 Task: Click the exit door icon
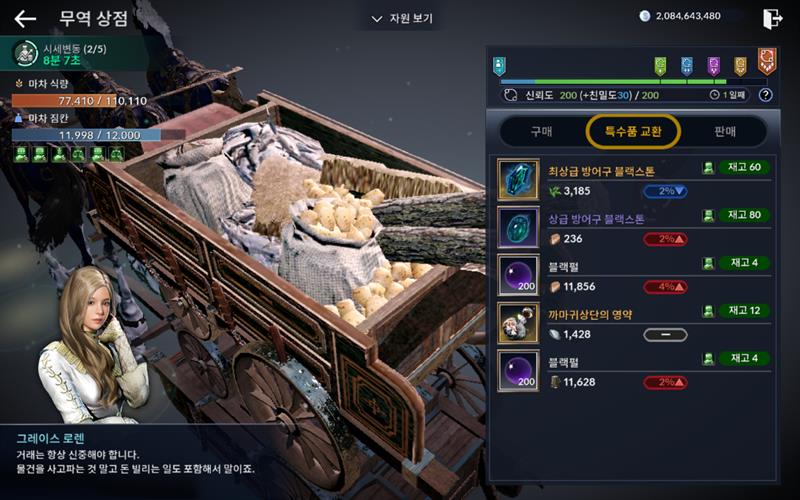click(x=772, y=18)
